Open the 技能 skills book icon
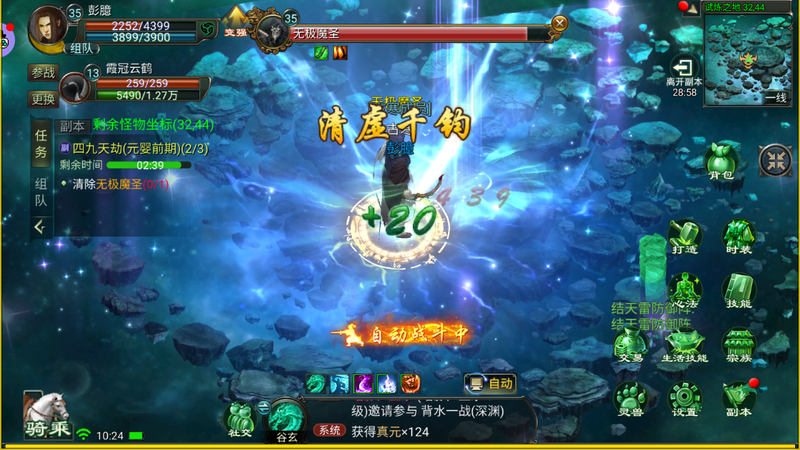This screenshot has width=800, height=450. click(x=739, y=290)
